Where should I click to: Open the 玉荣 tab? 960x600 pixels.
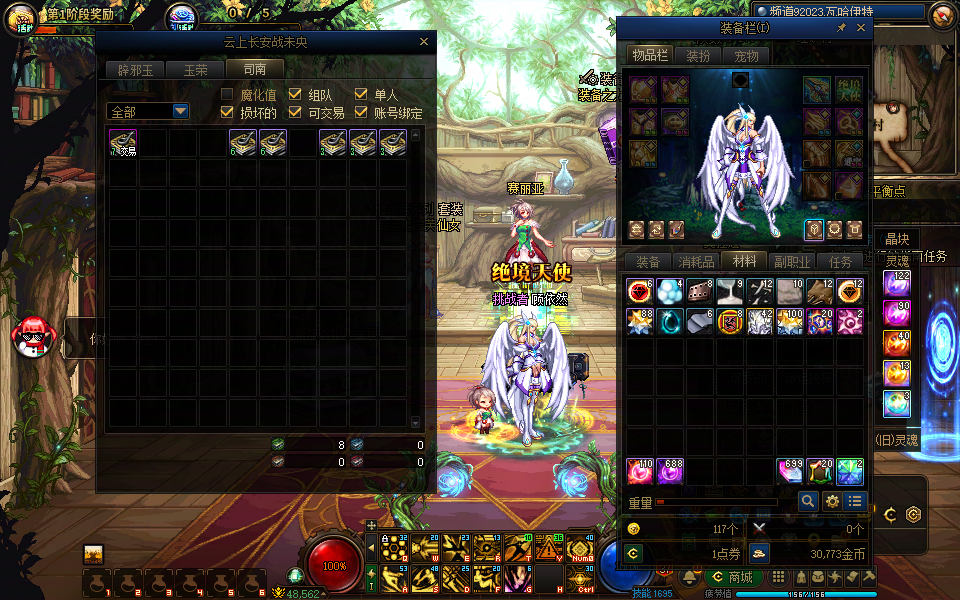[x=194, y=70]
